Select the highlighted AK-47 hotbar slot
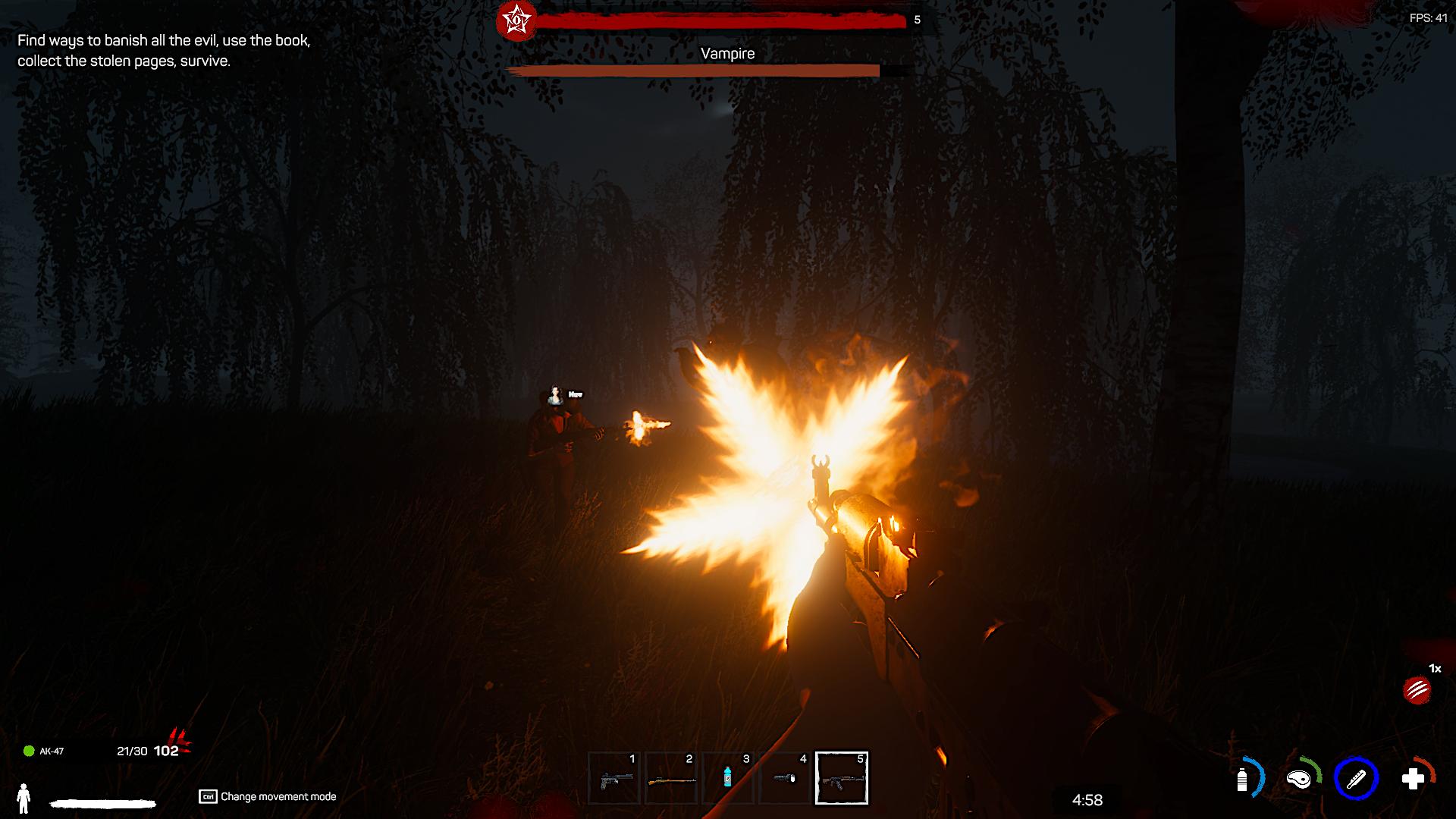1456x819 pixels. pos(842,778)
